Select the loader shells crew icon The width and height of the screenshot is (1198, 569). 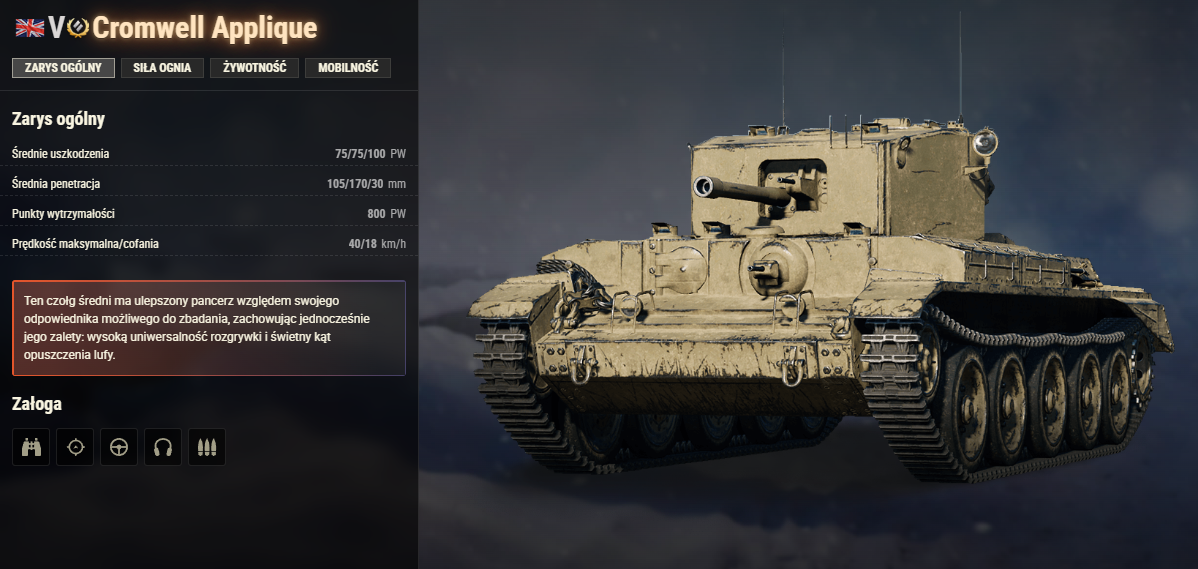(x=207, y=447)
